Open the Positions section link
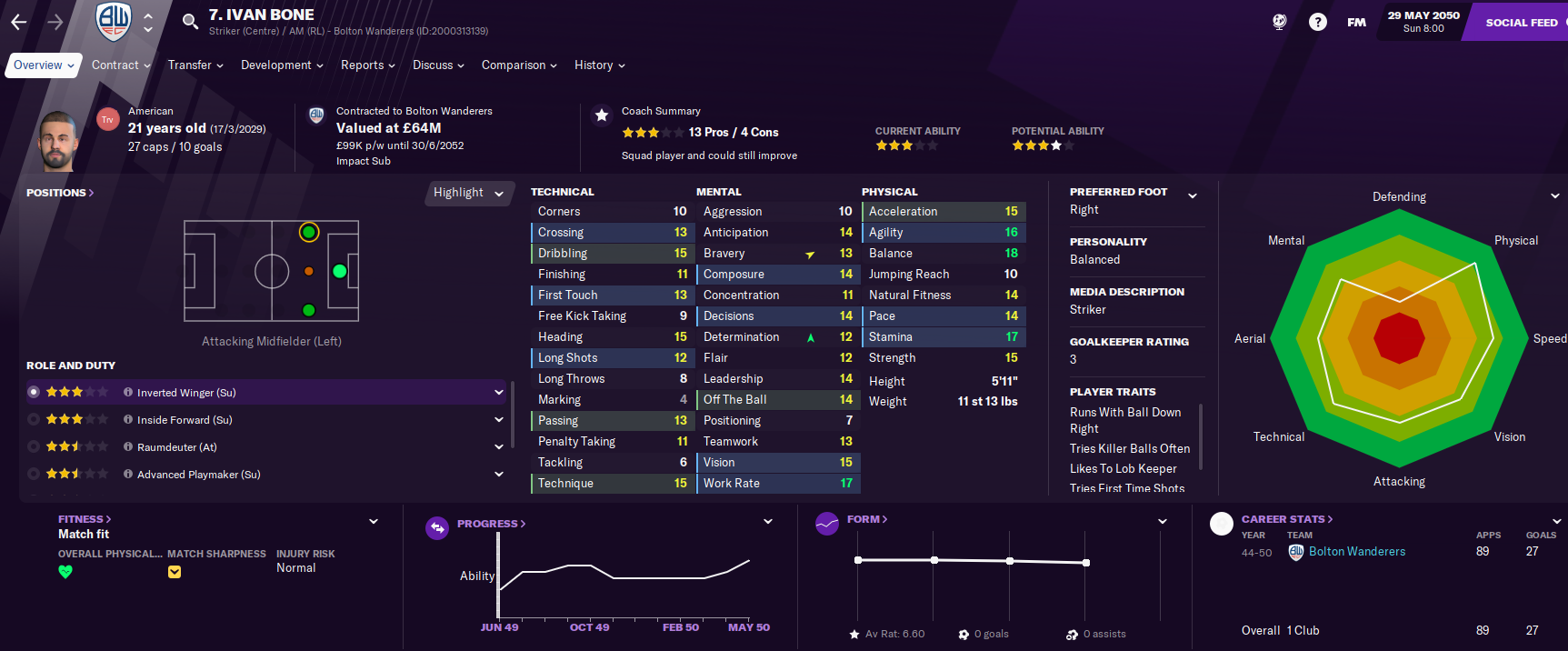This screenshot has width=1568, height=651. (x=60, y=193)
